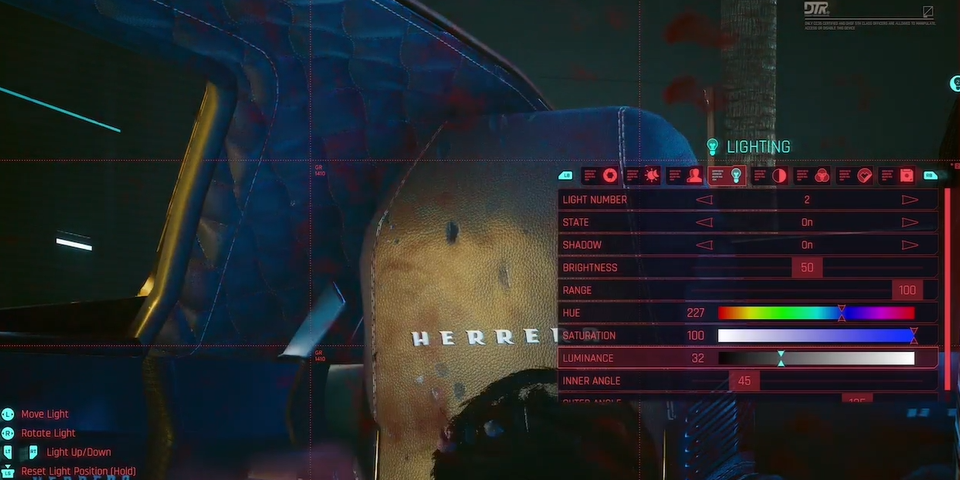The height and width of the screenshot is (480, 960).
Task: Pick a color on the Hue bar
Action: (816, 313)
